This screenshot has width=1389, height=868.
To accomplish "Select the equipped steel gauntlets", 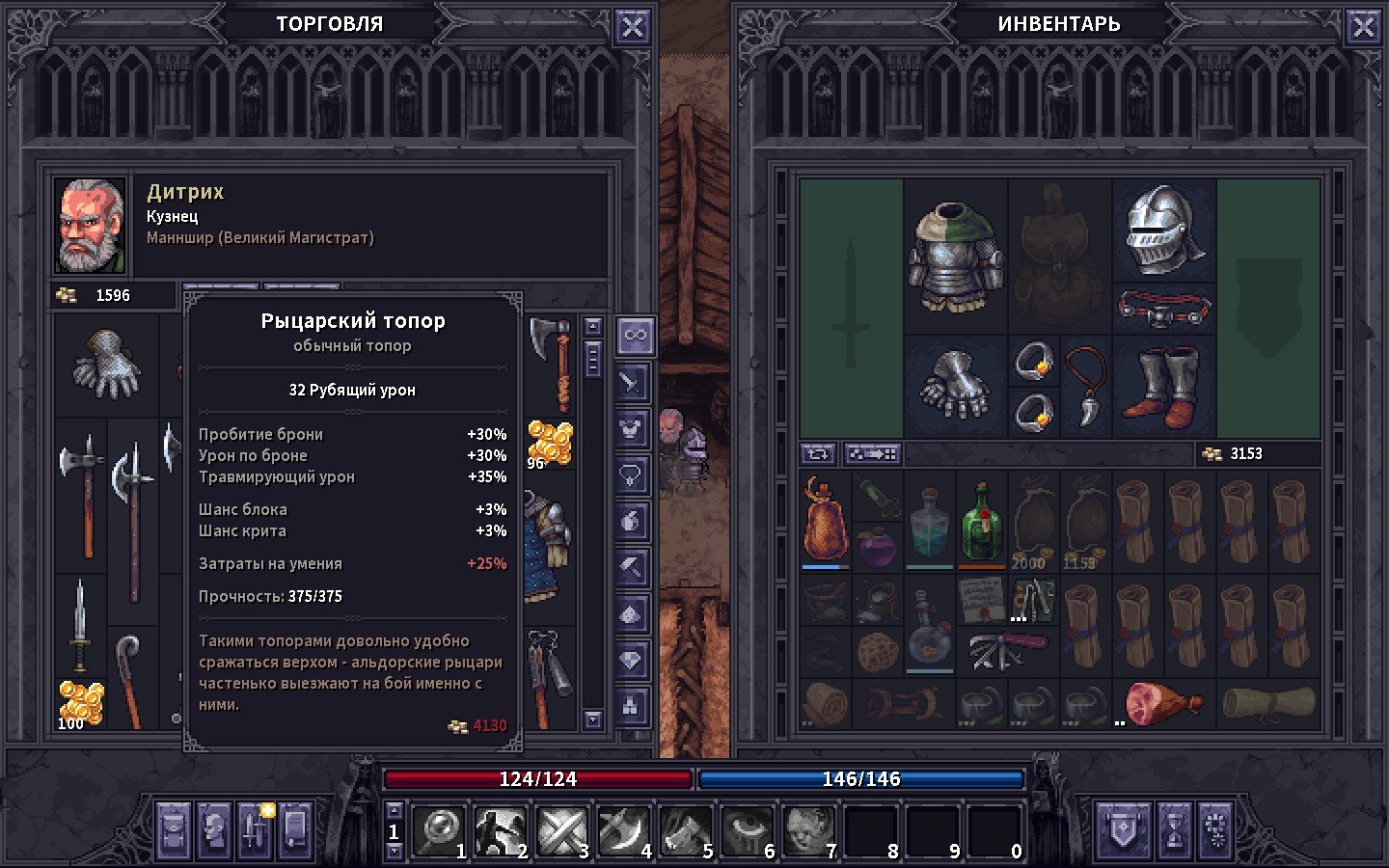I will coord(955,384).
